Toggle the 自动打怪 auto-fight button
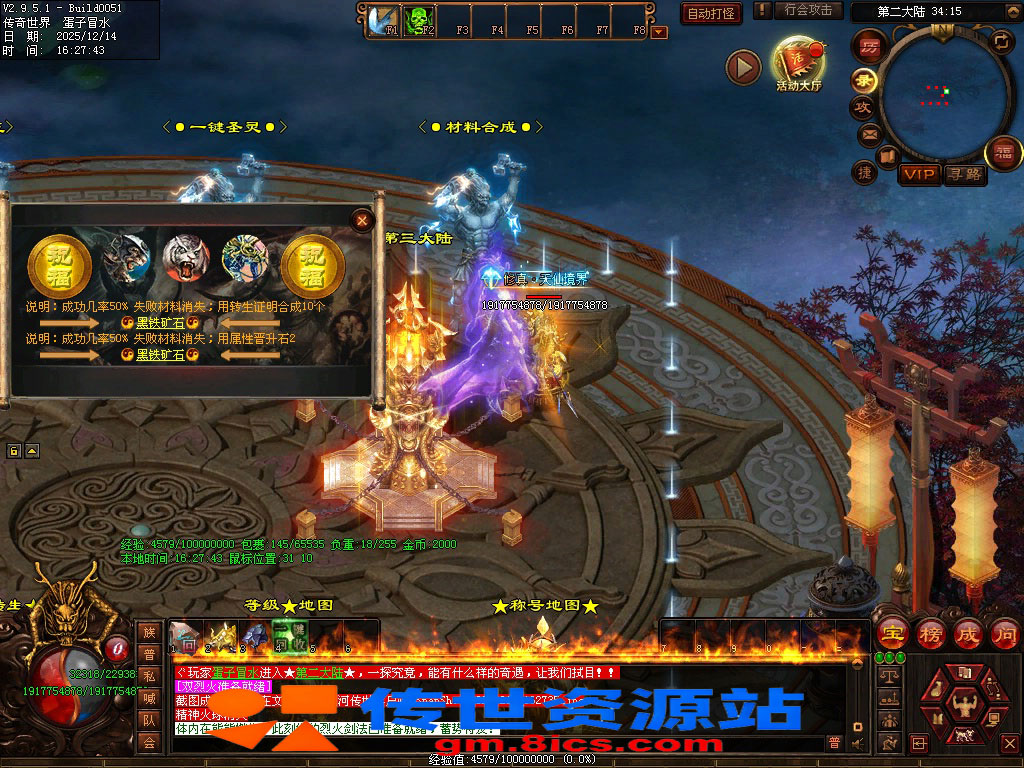 [710, 13]
